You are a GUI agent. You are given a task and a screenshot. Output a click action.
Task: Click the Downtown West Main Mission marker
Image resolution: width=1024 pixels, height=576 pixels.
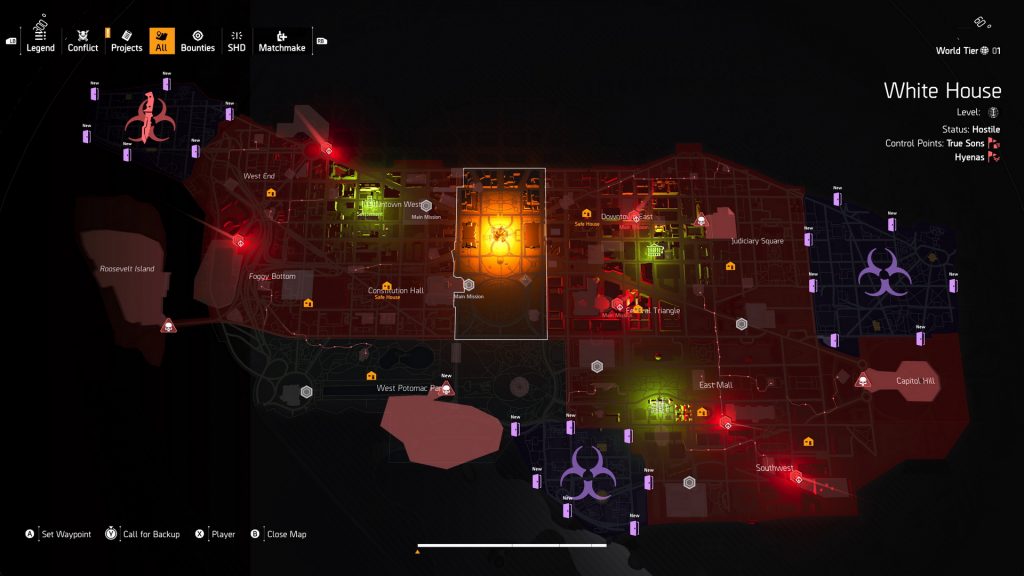(425, 206)
